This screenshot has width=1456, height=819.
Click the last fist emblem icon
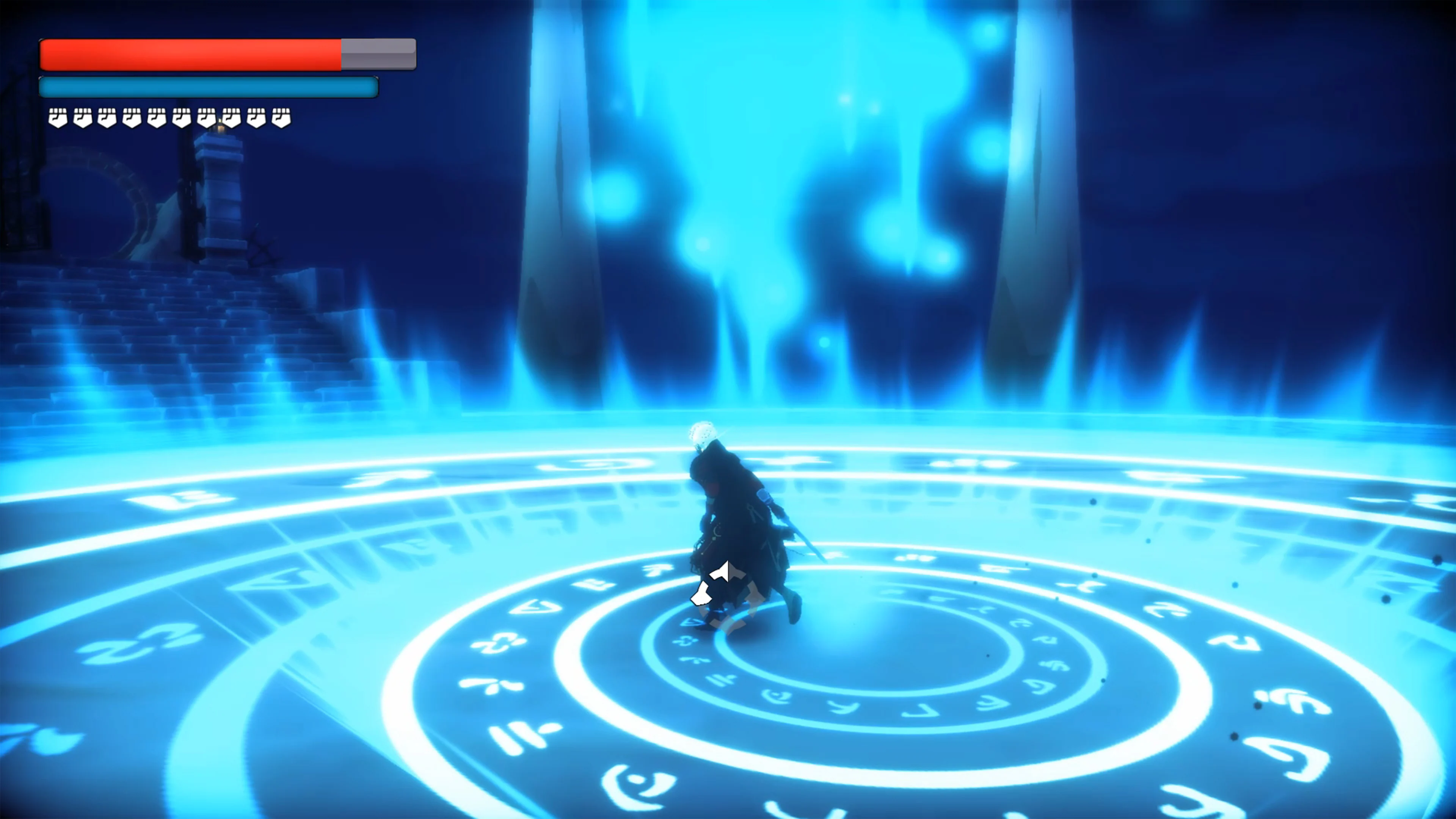pyautogui.click(x=280, y=118)
